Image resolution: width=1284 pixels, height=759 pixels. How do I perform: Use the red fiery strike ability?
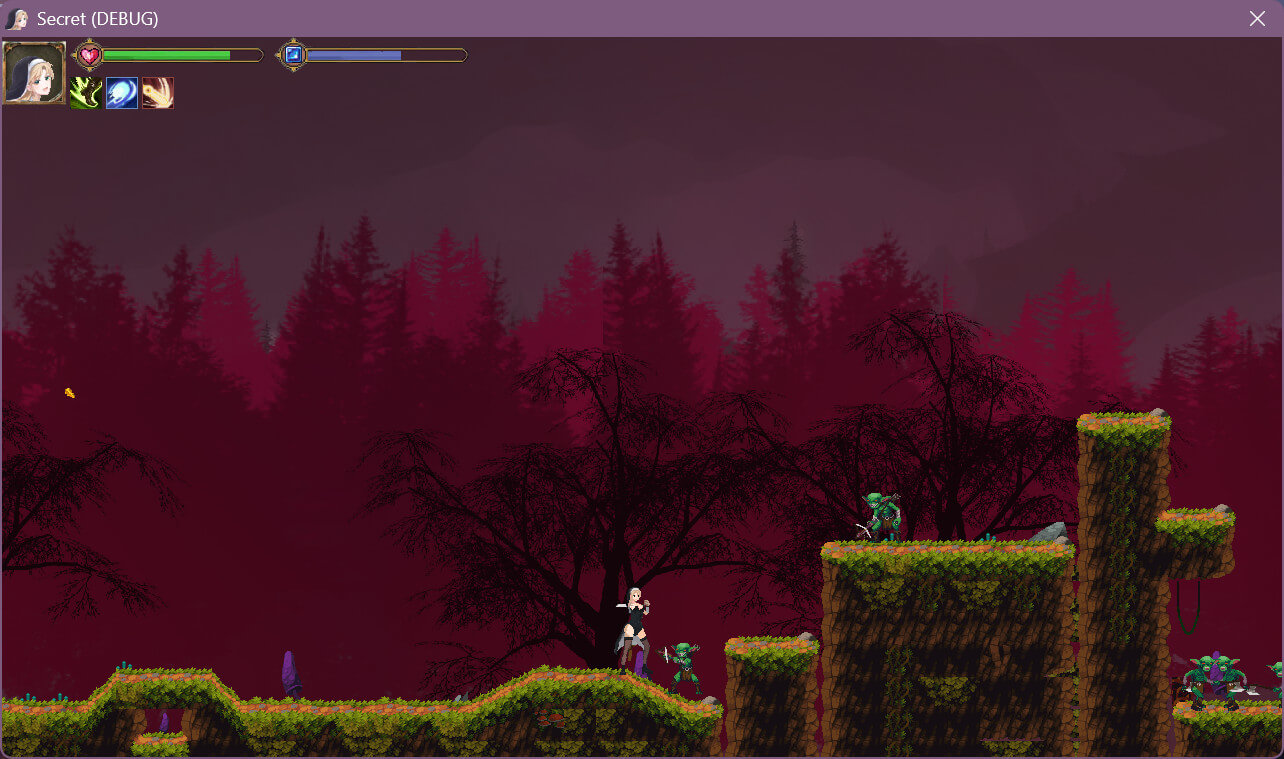pos(158,93)
